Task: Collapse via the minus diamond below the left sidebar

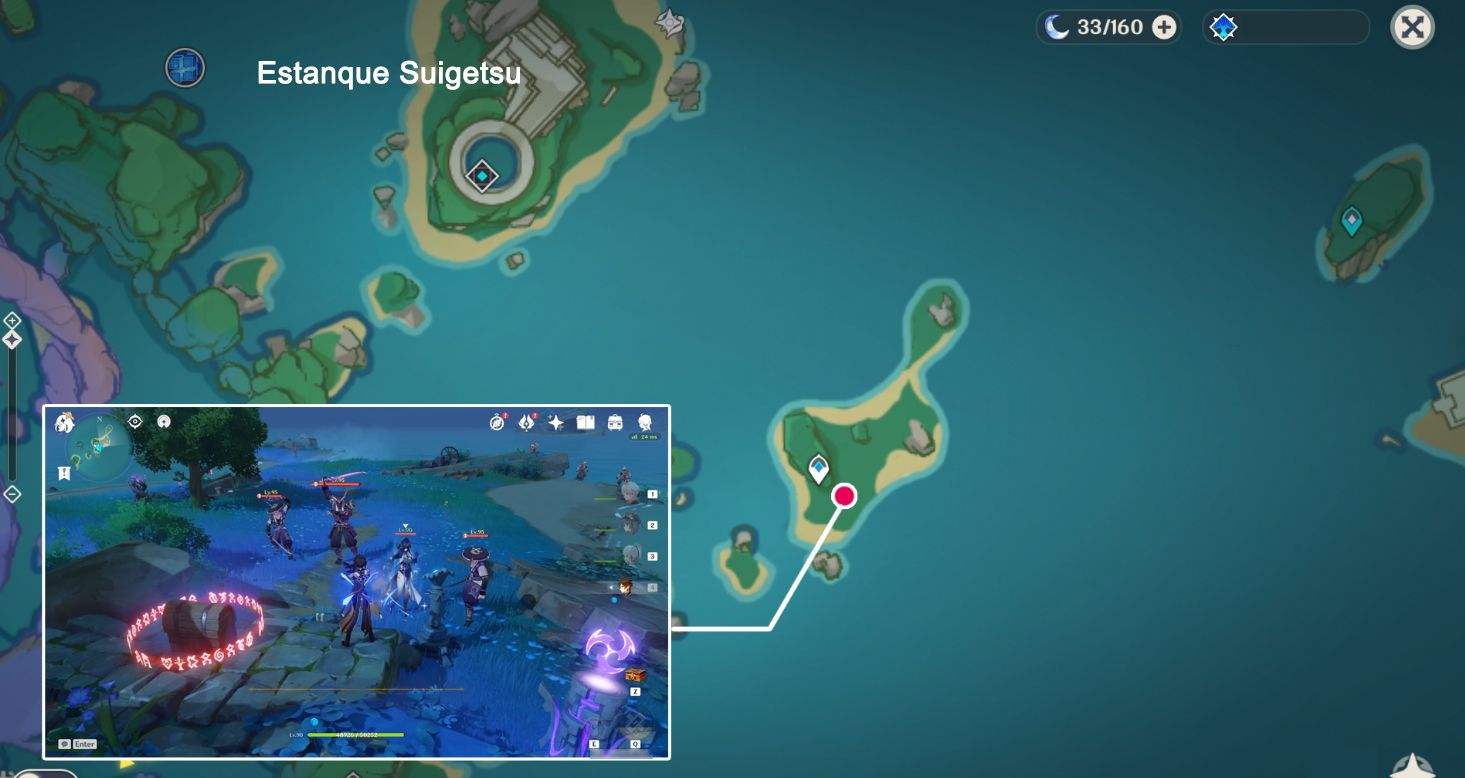Action: click(12, 492)
